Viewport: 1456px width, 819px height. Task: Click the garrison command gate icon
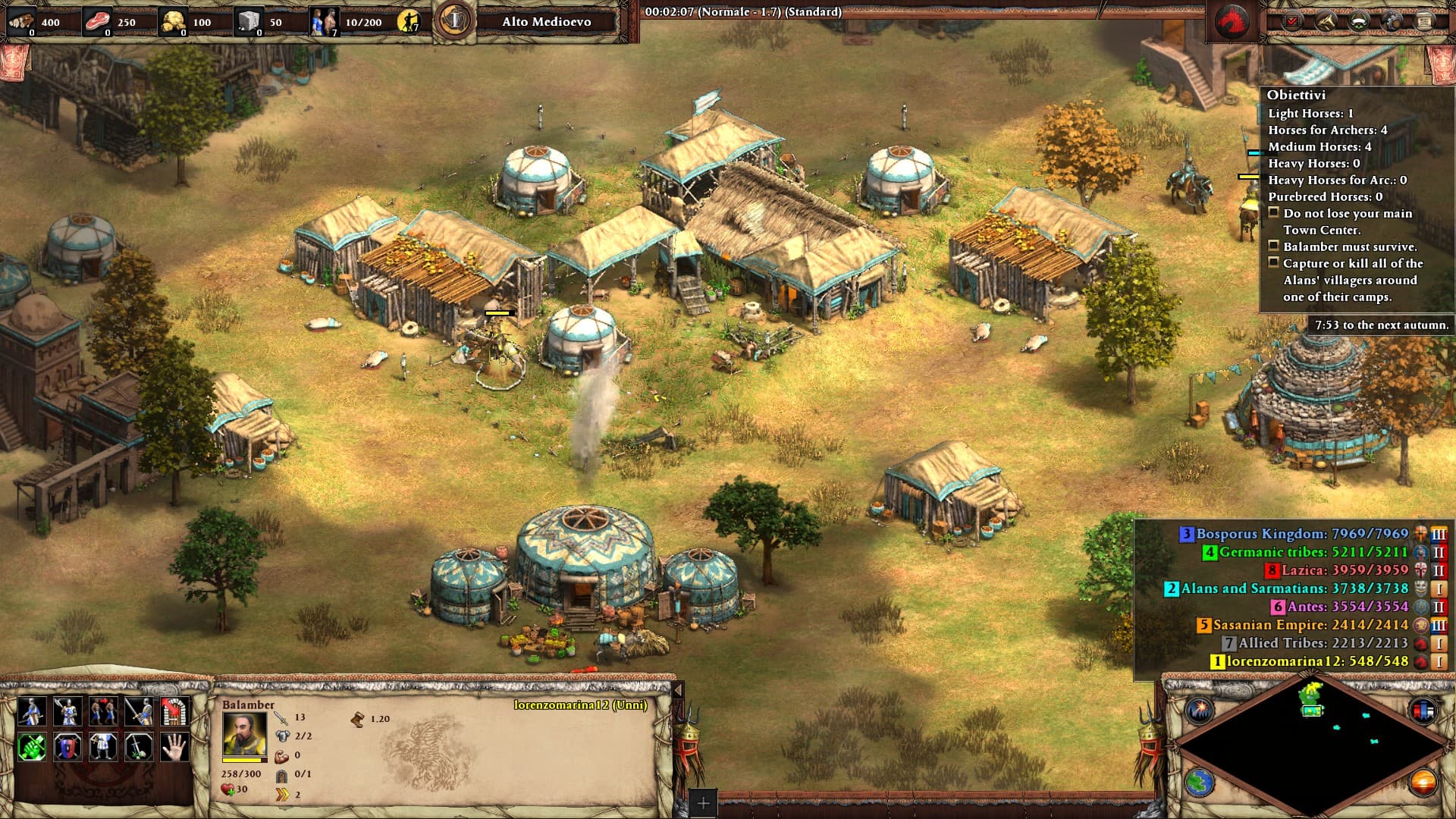pos(174,711)
